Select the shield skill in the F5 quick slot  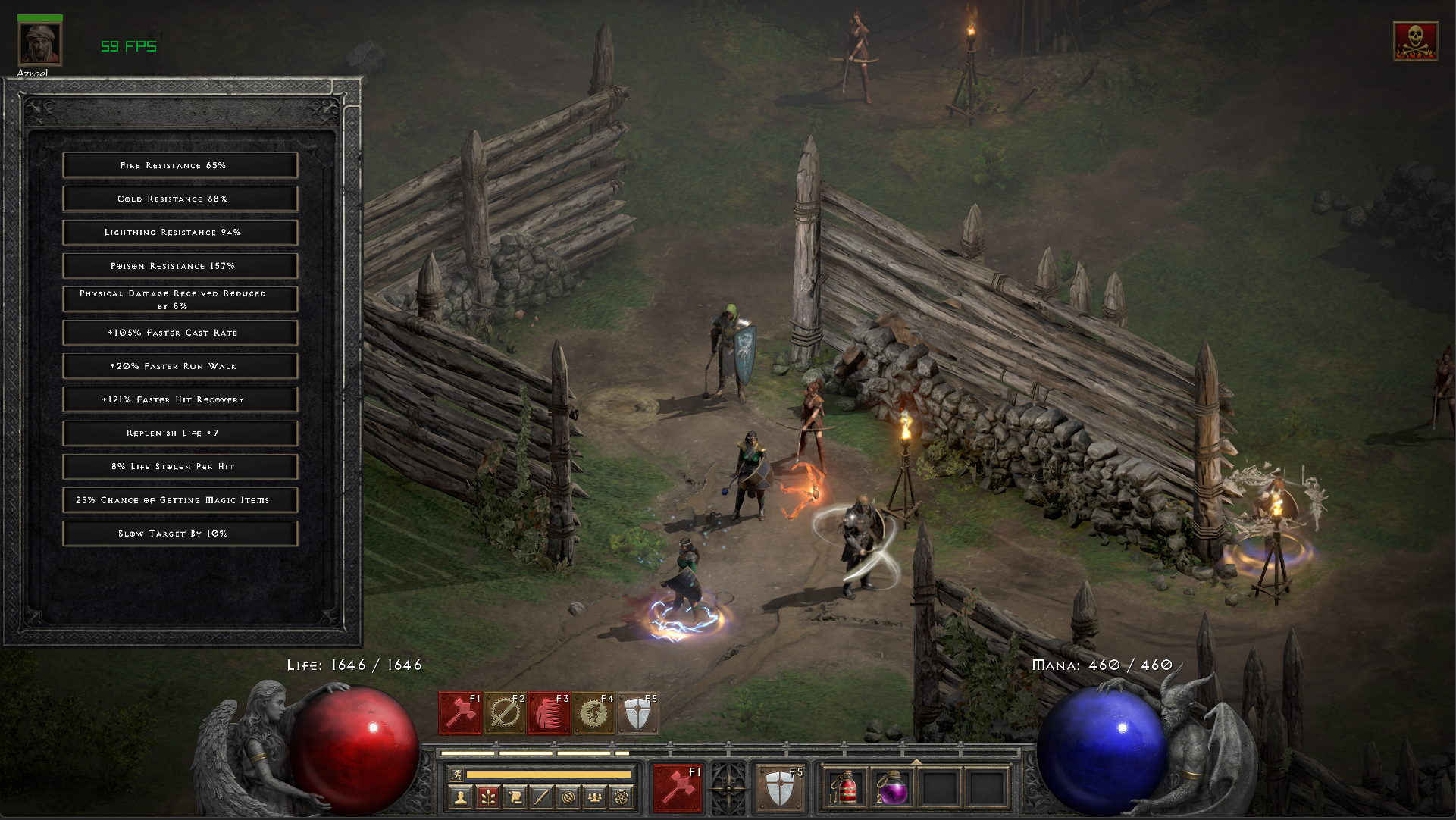(x=638, y=713)
